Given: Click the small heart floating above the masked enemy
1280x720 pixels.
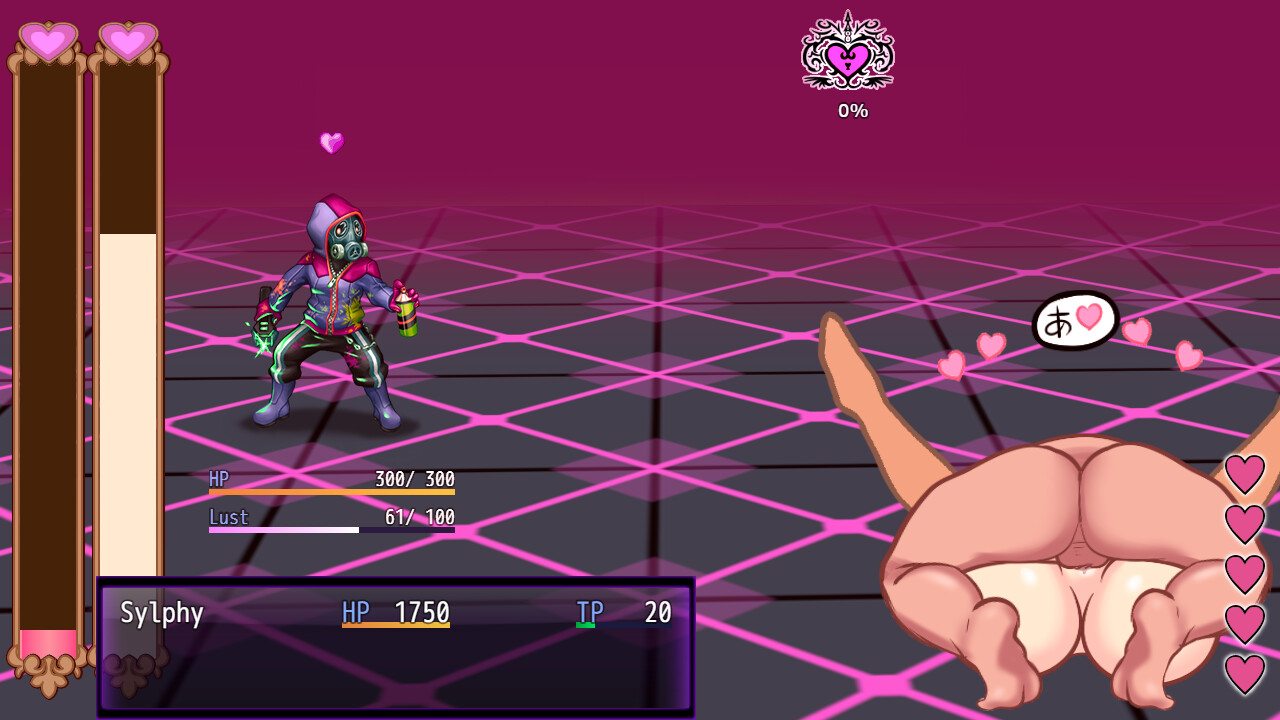Looking at the screenshot, I should pos(331,143).
